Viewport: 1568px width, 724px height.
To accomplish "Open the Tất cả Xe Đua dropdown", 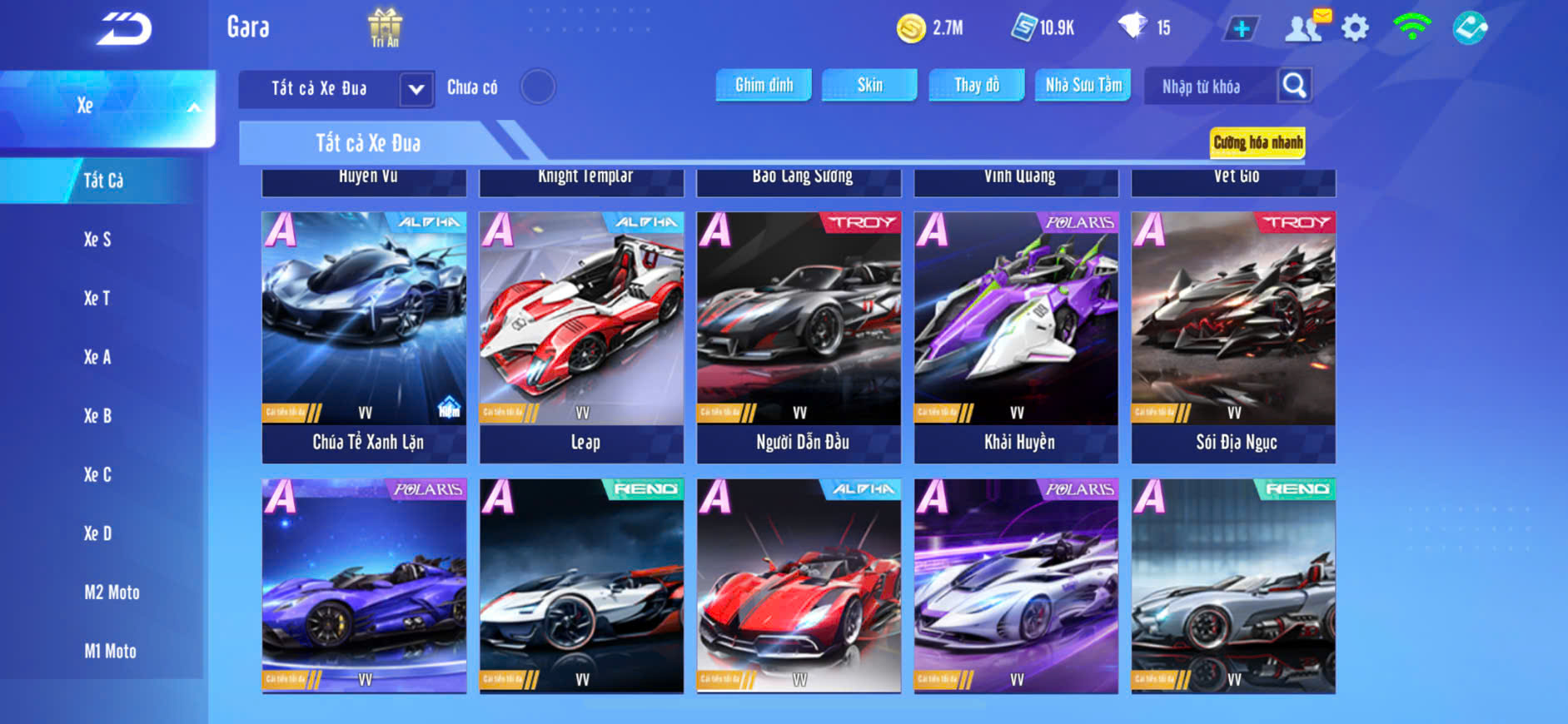I will [336, 88].
